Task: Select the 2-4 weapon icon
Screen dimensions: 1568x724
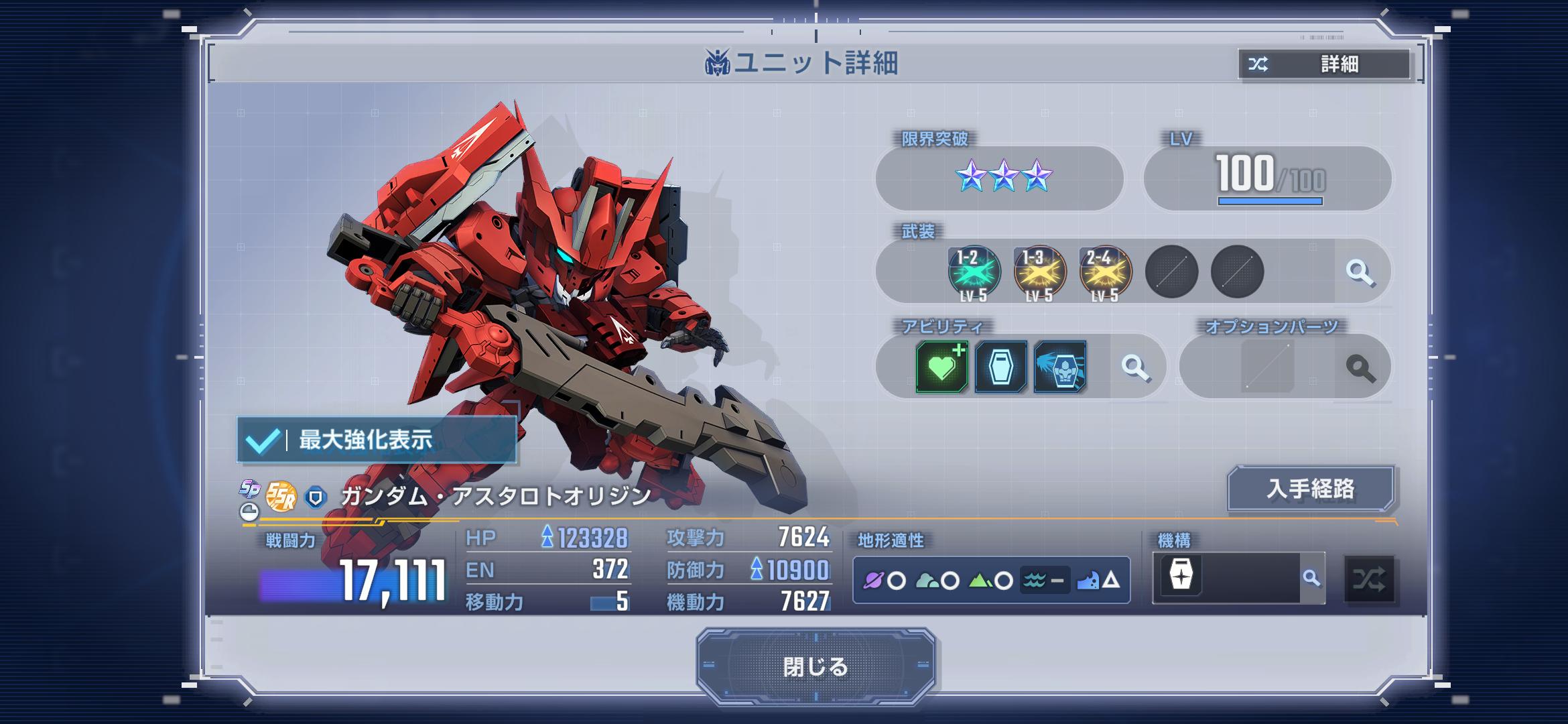Action: point(1105,272)
